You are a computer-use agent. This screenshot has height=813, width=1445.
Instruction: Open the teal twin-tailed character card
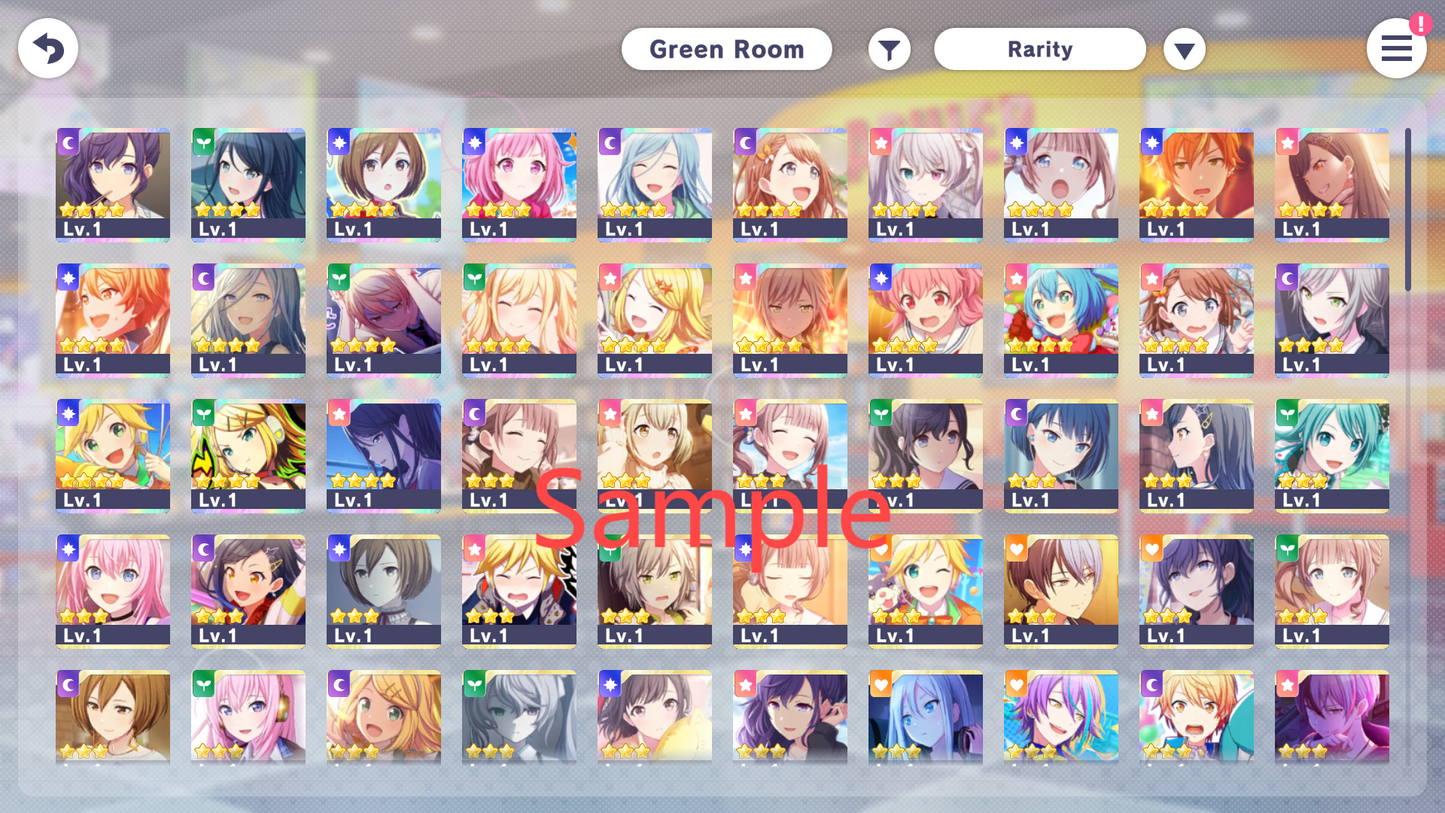point(1331,456)
